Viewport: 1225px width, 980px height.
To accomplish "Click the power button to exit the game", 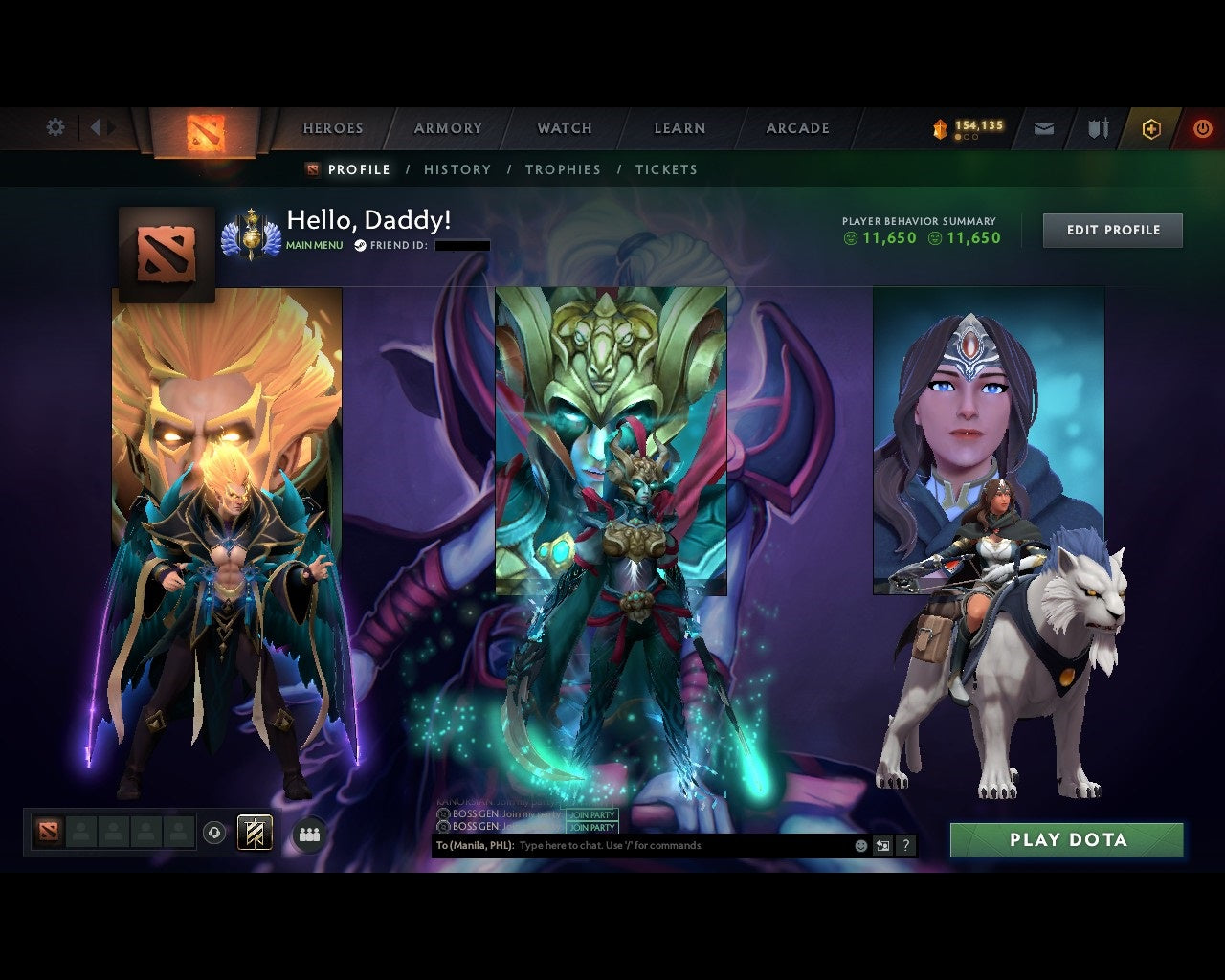I will (1203, 127).
